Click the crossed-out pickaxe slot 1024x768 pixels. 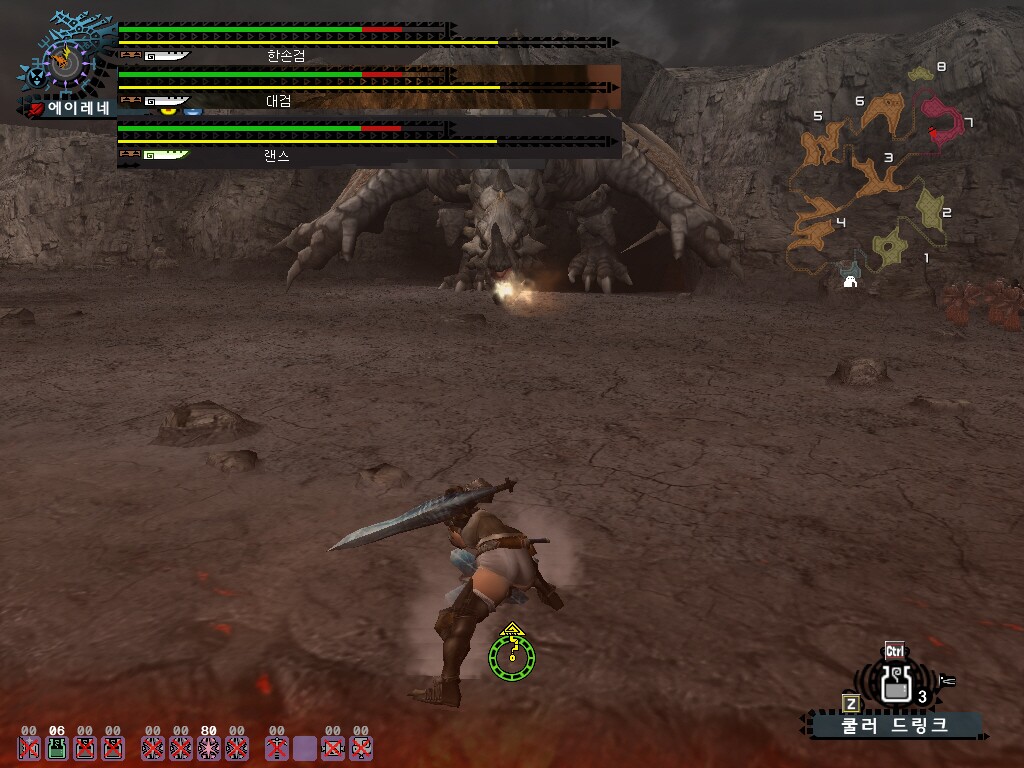(x=277, y=748)
